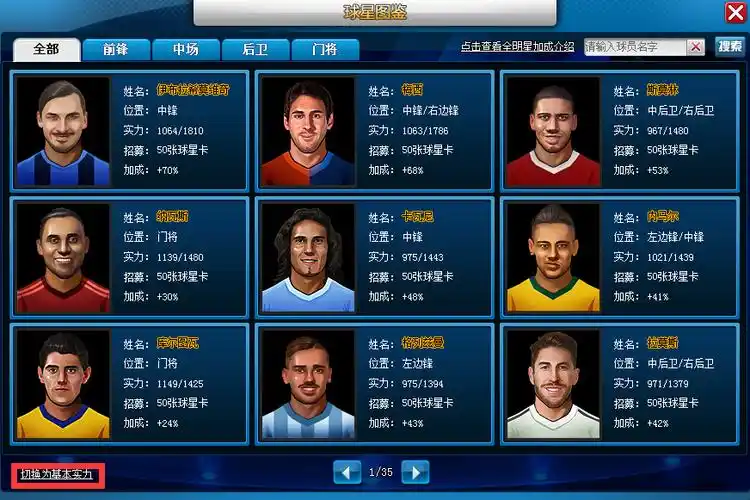Choose the 卡瓦尼 player card
This screenshot has width=750, height=500.
click(374, 257)
